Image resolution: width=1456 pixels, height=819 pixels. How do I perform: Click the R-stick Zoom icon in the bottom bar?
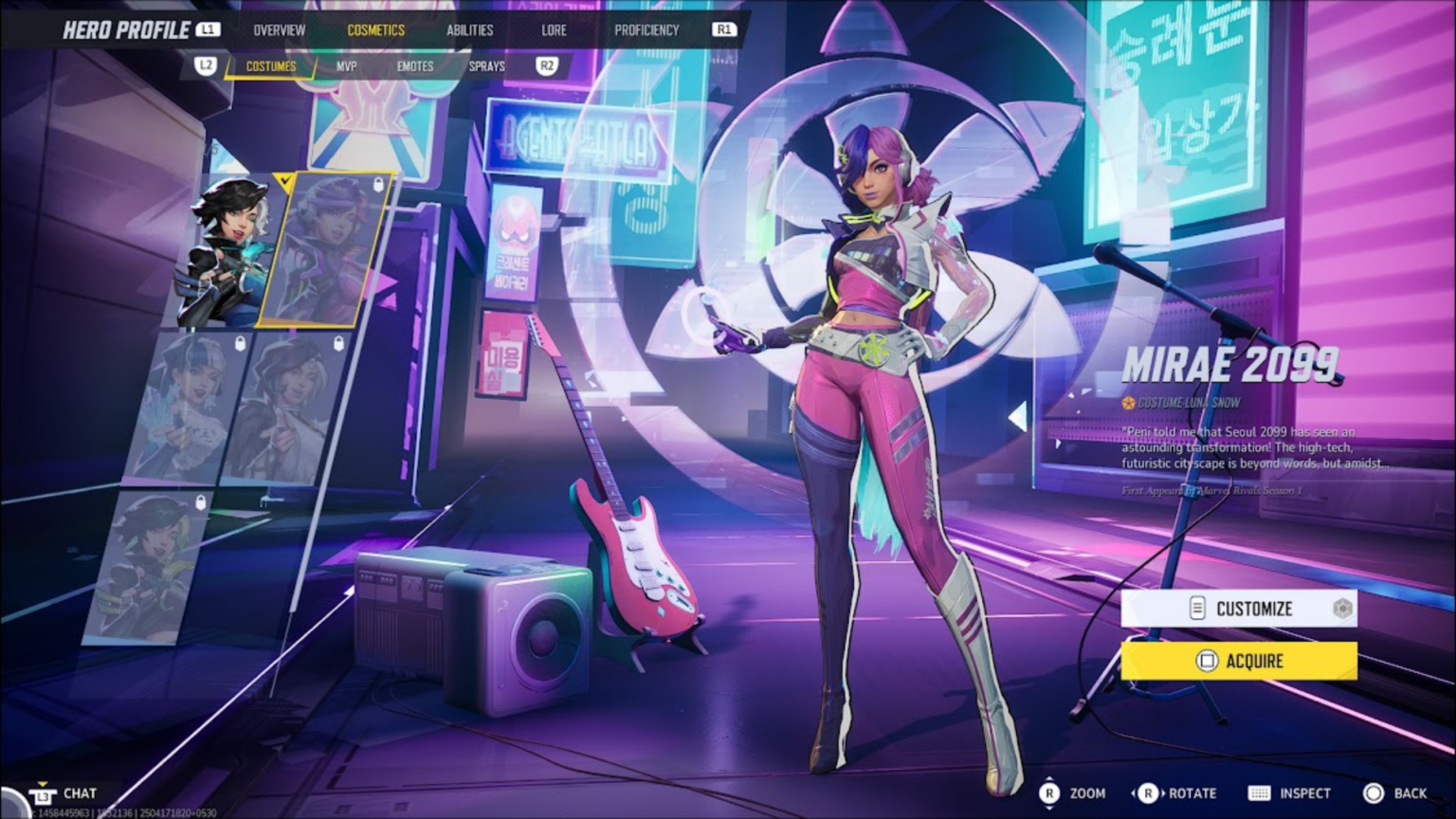[1049, 793]
